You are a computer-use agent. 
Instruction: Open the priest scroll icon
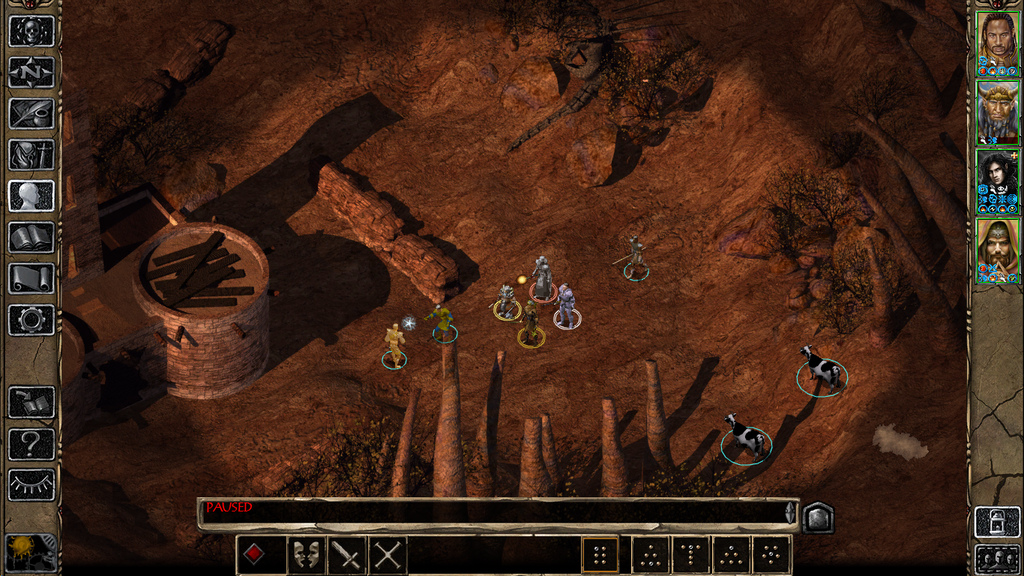pos(31,278)
